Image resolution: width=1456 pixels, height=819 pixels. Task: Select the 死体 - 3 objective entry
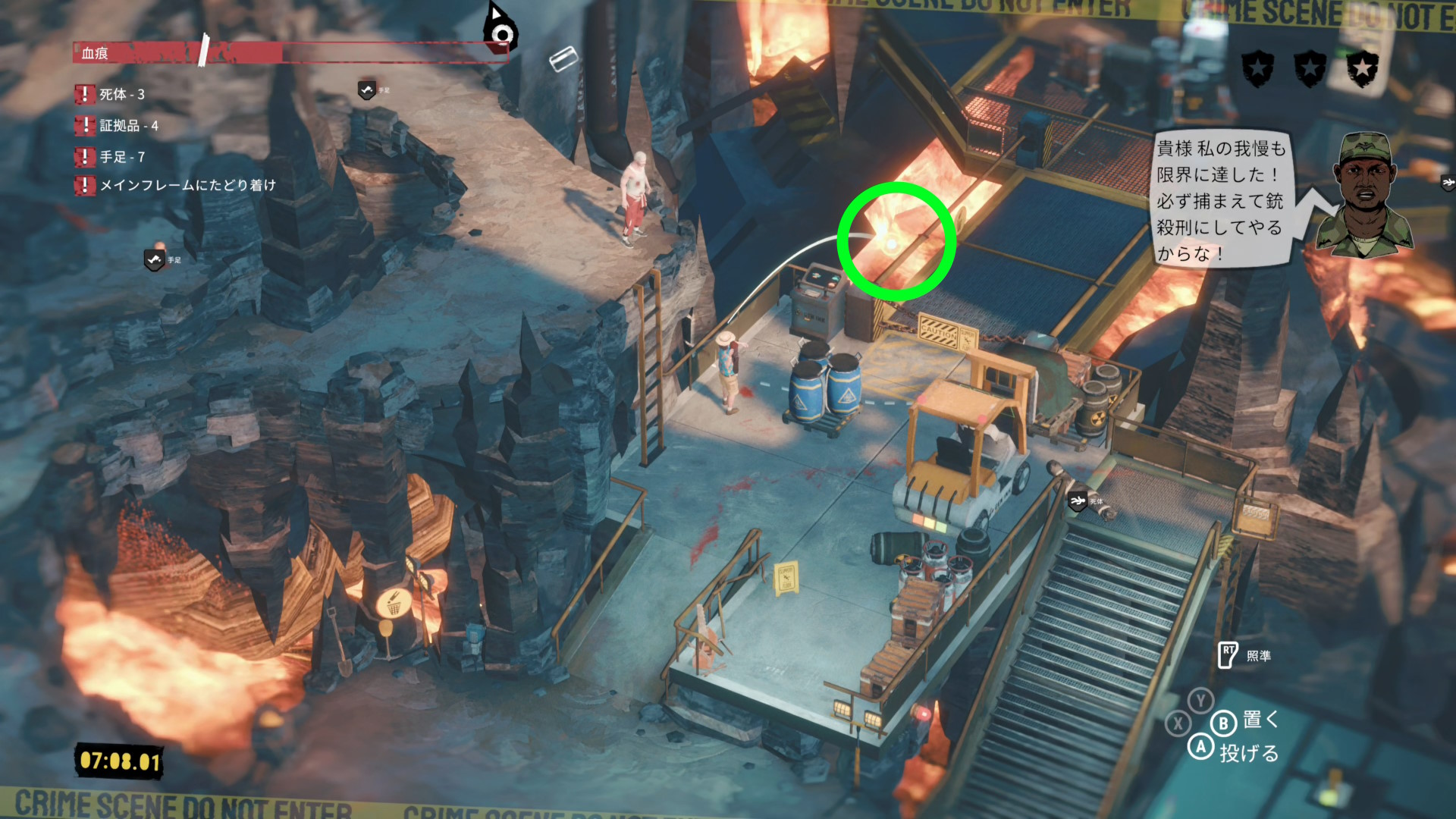coord(121,95)
